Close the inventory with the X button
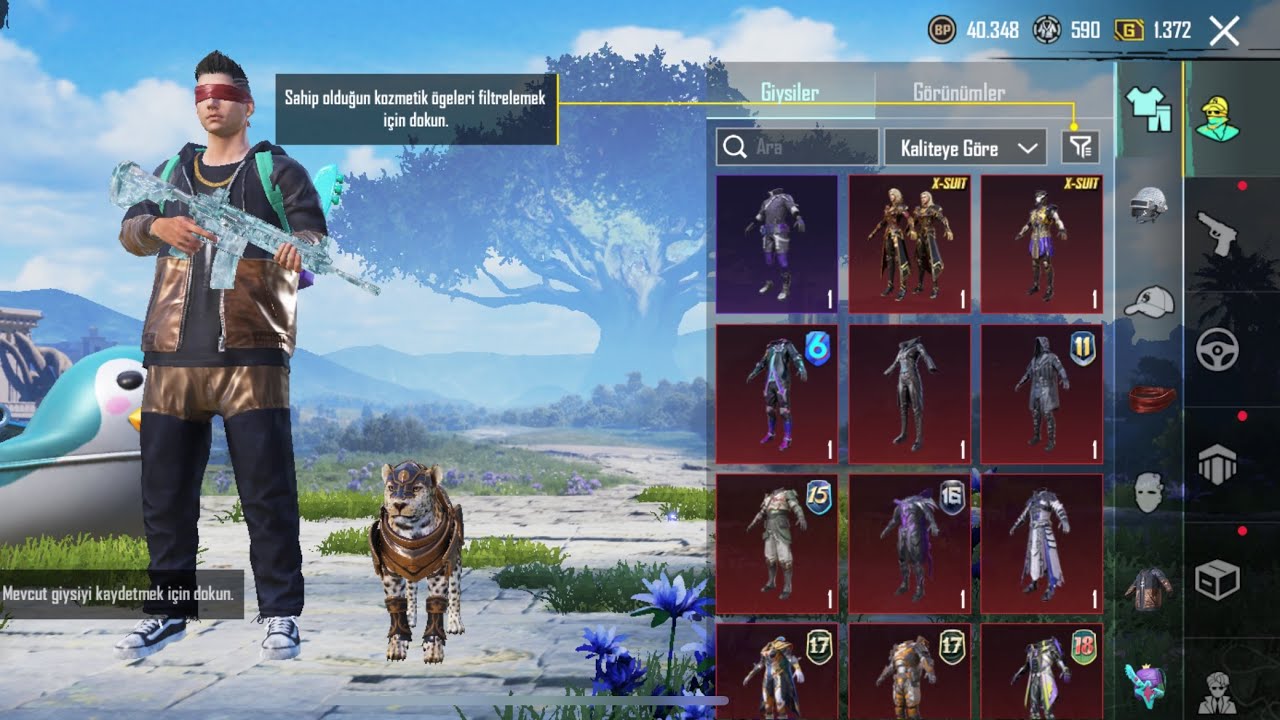Screen dimensions: 1280x720 (x=1224, y=31)
